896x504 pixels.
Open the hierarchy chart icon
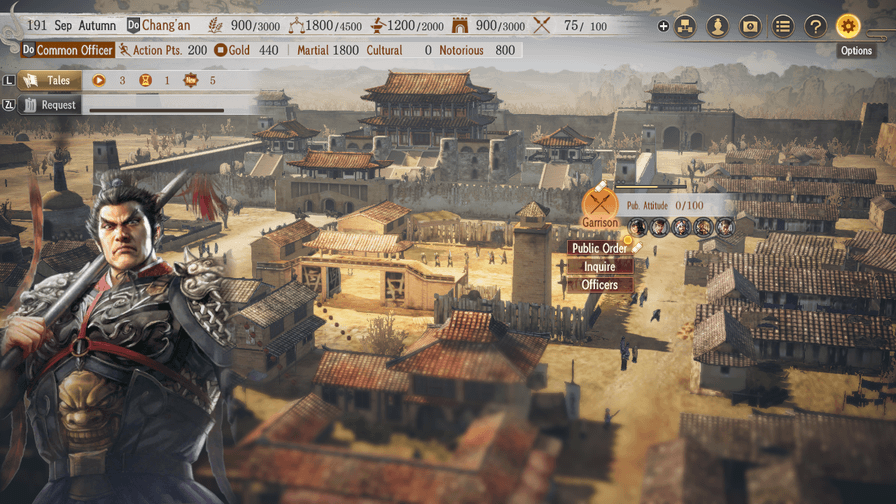685,26
